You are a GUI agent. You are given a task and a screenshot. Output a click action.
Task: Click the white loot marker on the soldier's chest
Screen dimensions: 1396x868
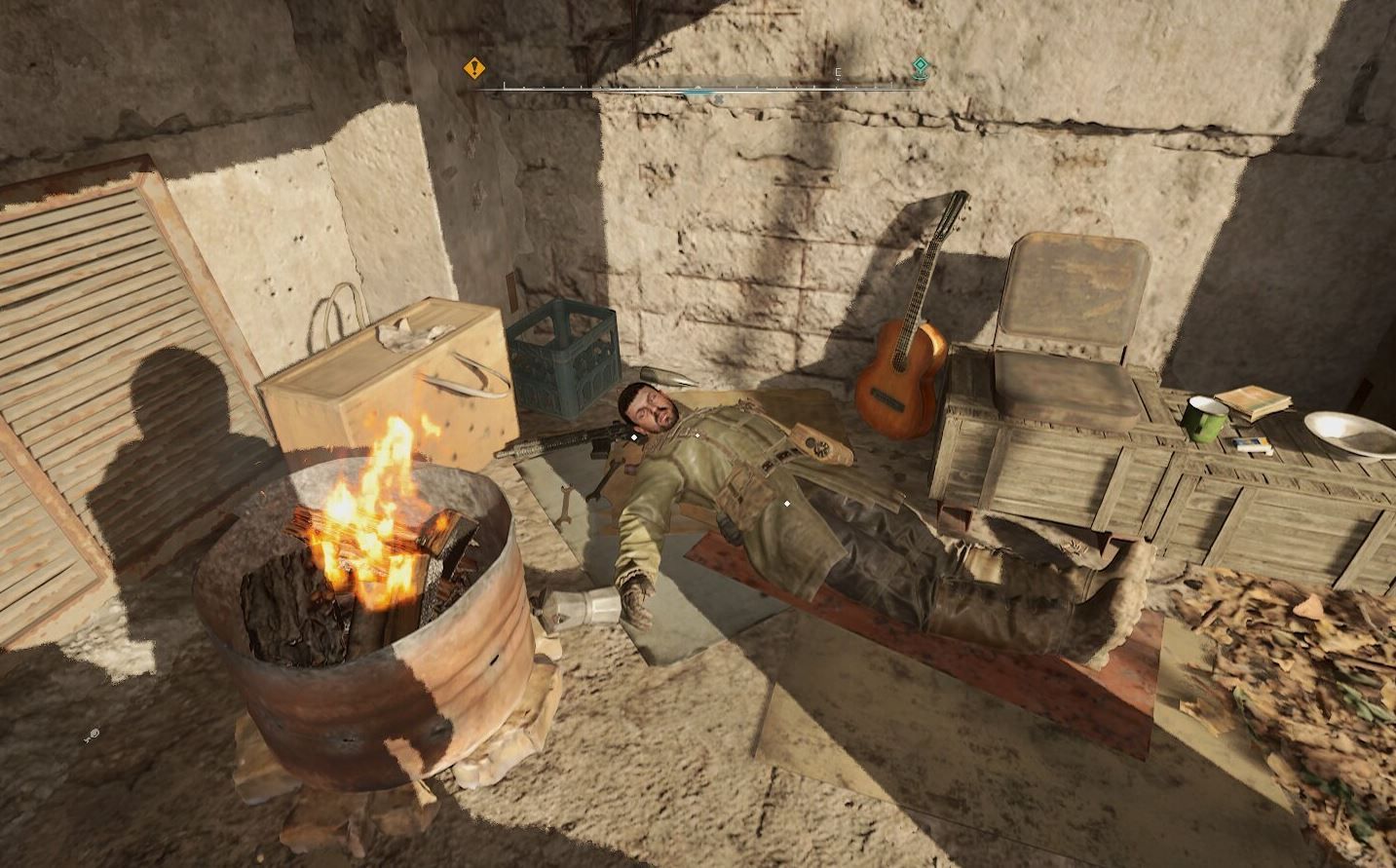click(698, 434)
